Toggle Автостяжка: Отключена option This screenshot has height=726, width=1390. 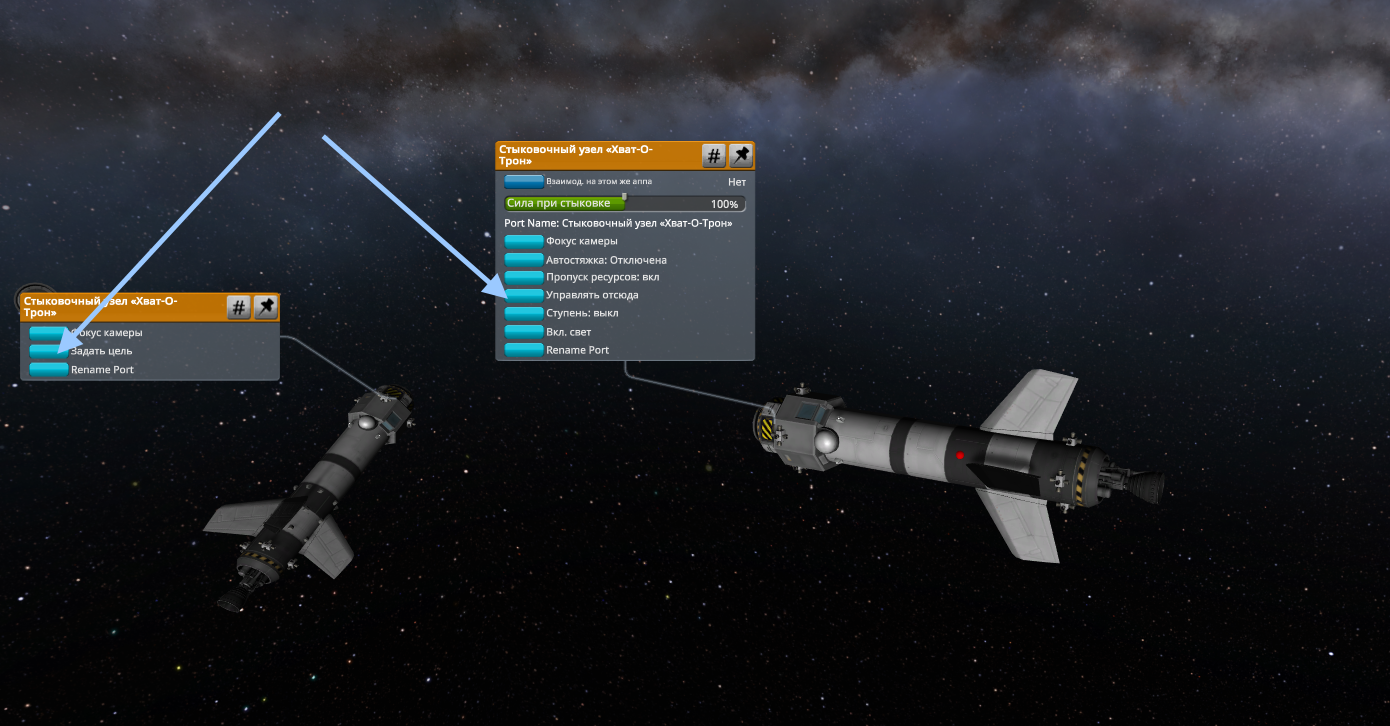(524, 259)
